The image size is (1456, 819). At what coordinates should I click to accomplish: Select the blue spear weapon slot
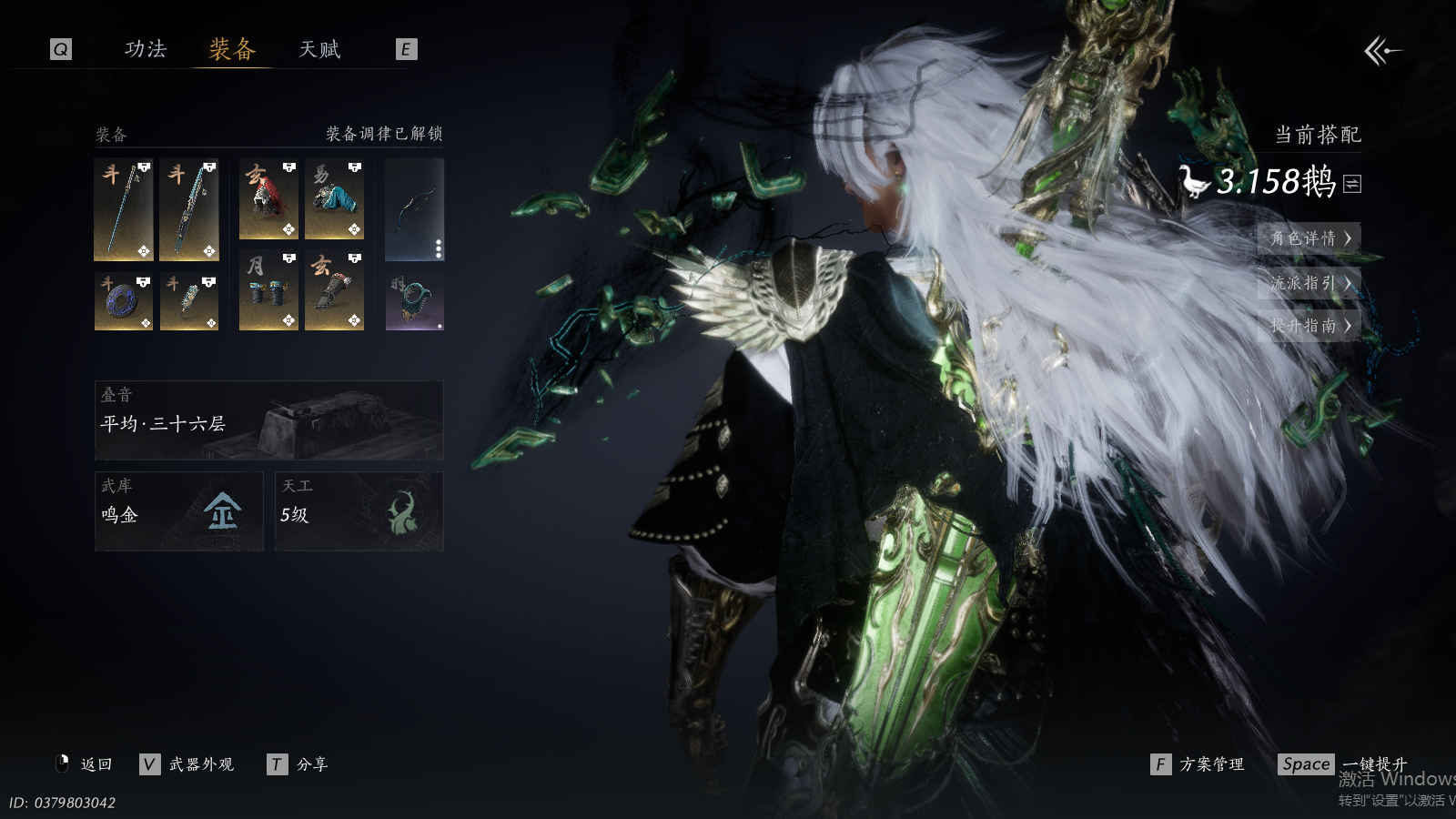pyautogui.click(x=124, y=209)
